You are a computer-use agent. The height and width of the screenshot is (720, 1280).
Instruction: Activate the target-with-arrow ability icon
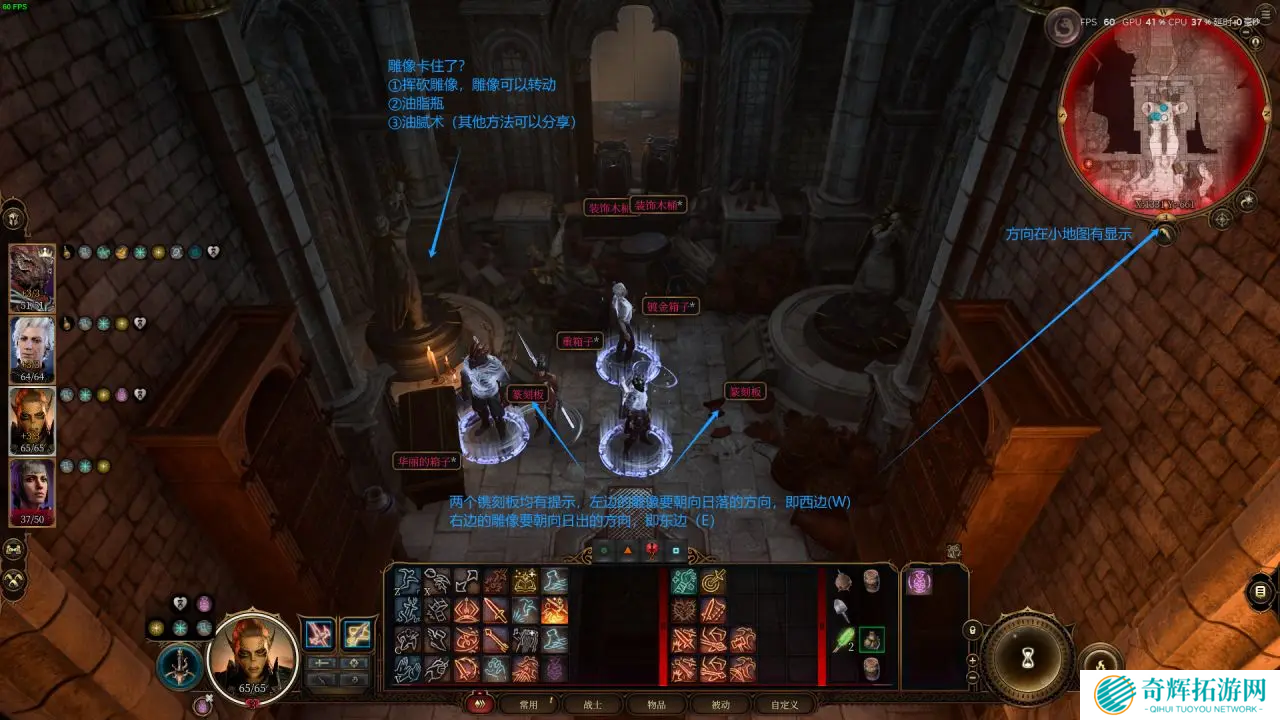713,581
